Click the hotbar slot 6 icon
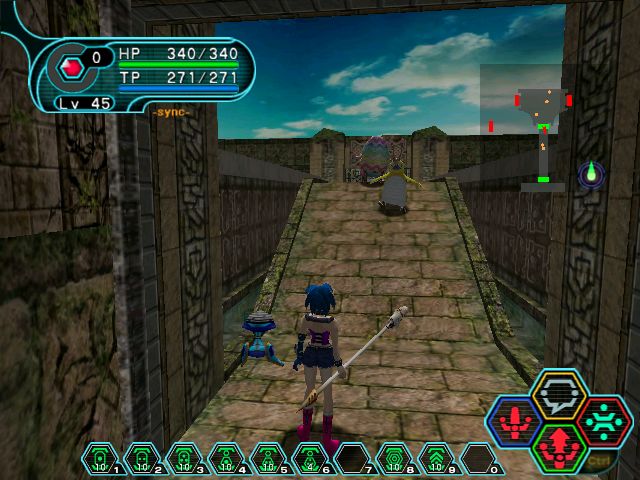The image size is (640, 480). click(x=310, y=458)
